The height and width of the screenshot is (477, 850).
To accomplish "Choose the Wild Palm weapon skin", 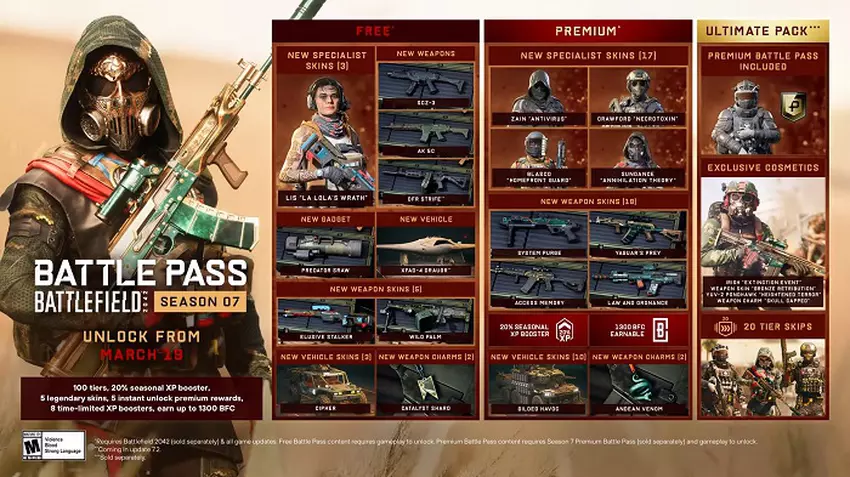I will 426,320.
